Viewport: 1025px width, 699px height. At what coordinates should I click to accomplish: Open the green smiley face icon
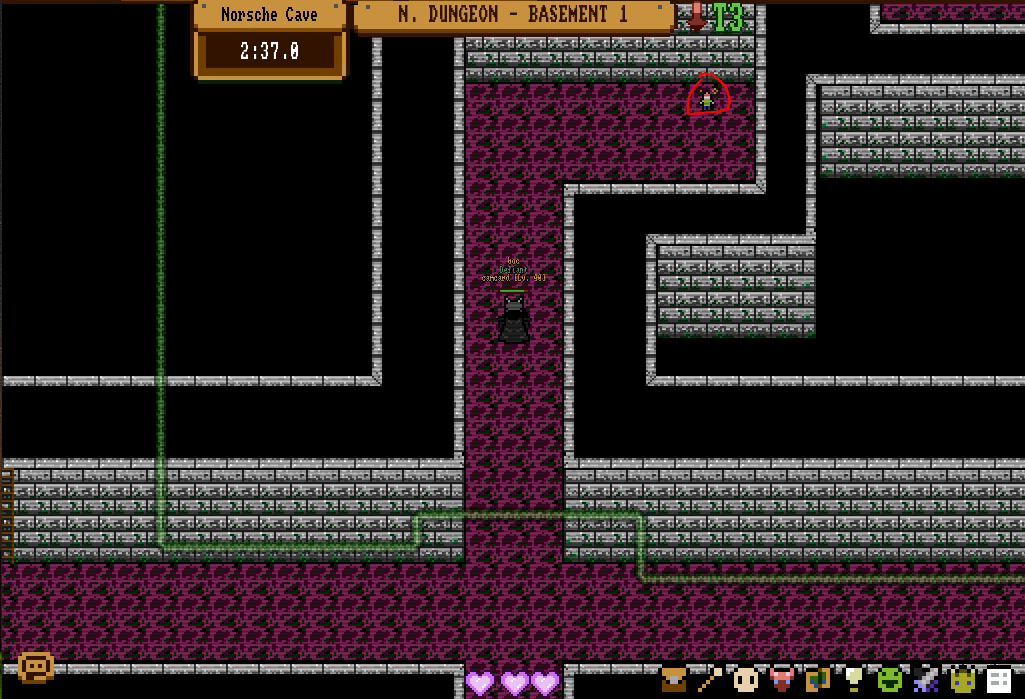click(889, 680)
